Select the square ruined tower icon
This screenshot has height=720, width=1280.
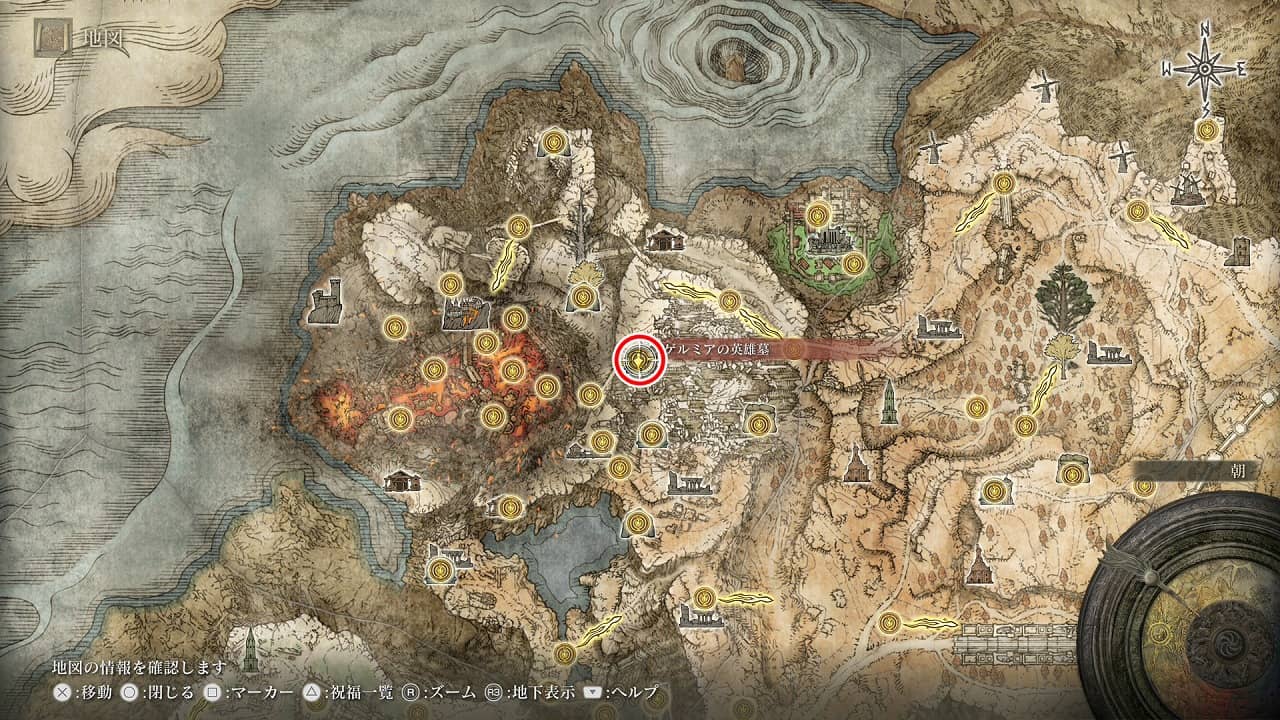(x=1237, y=250)
